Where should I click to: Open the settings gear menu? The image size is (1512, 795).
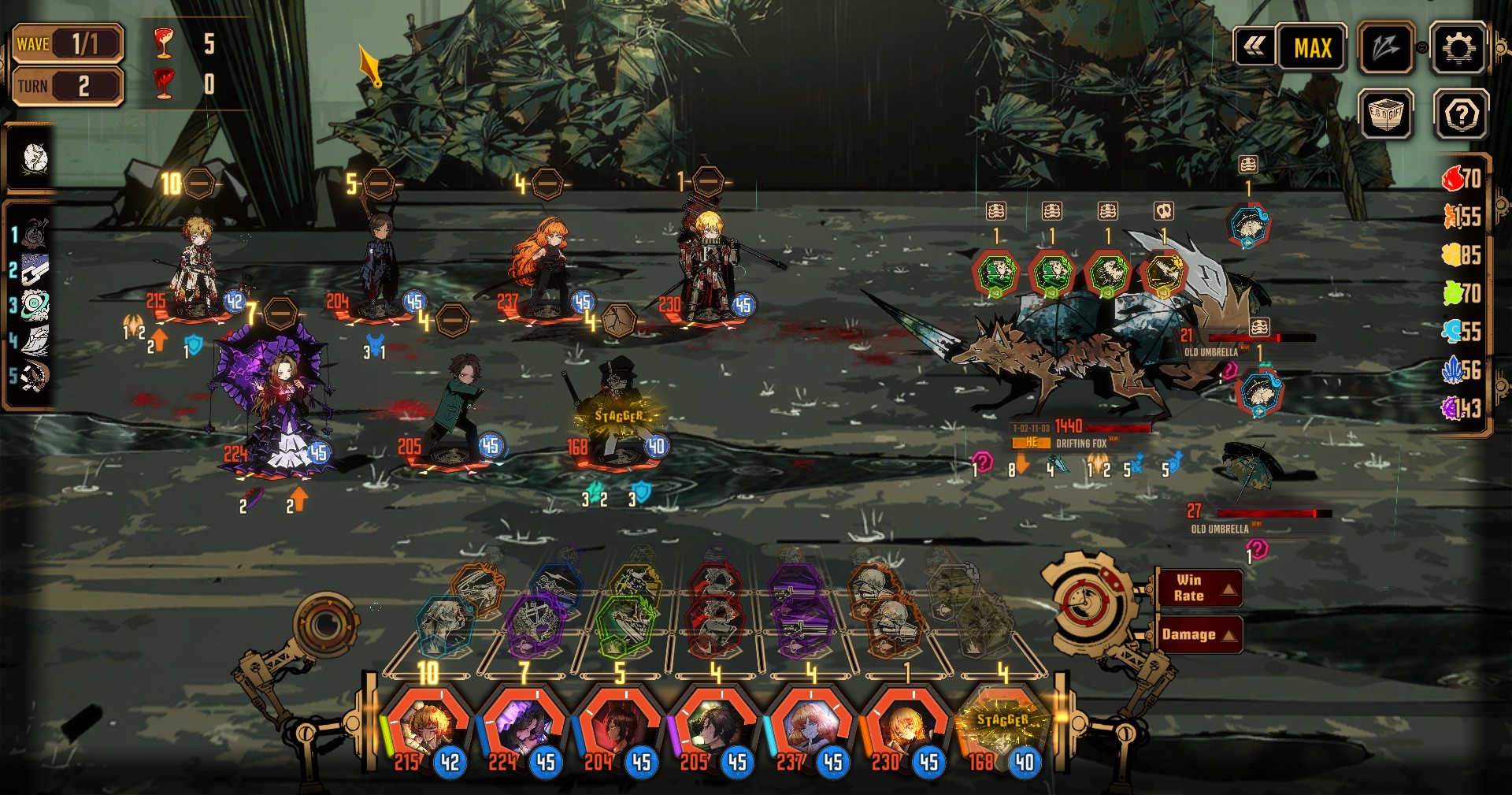click(1458, 49)
